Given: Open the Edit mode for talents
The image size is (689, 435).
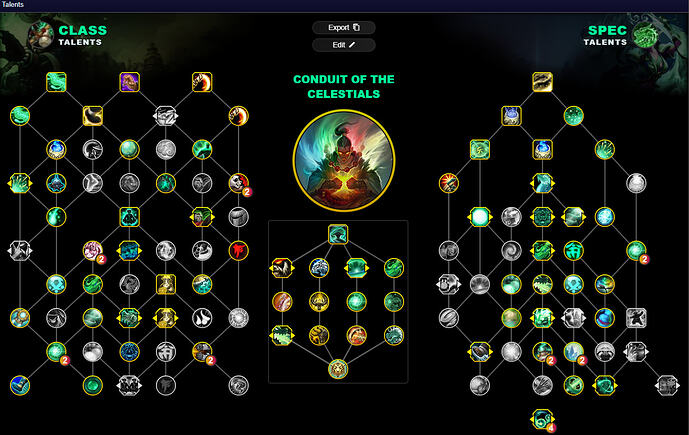Looking at the screenshot, I should point(344,45).
